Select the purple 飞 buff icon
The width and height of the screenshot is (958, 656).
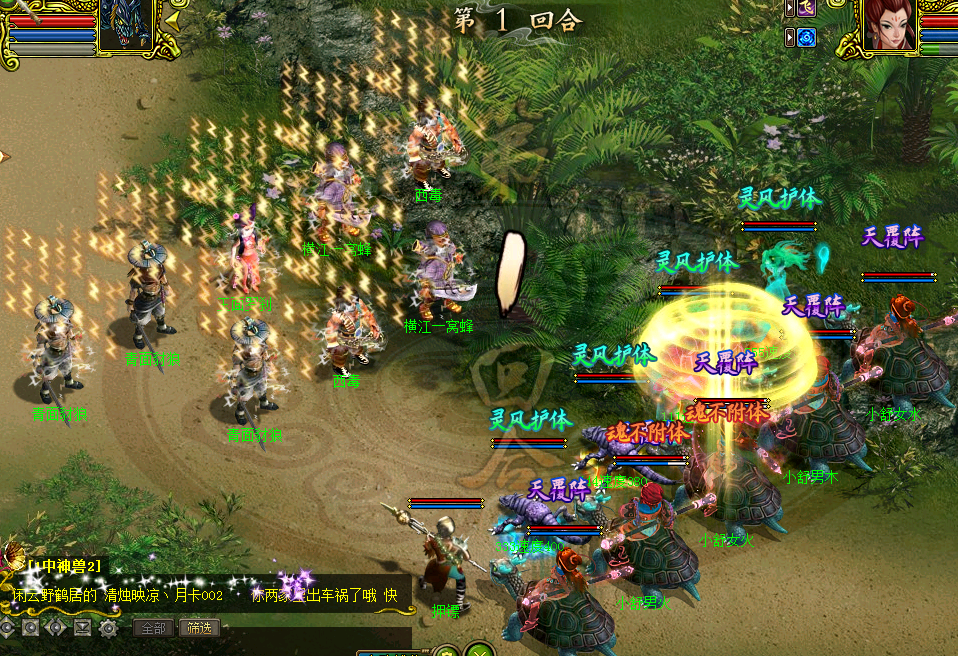pos(806,9)
